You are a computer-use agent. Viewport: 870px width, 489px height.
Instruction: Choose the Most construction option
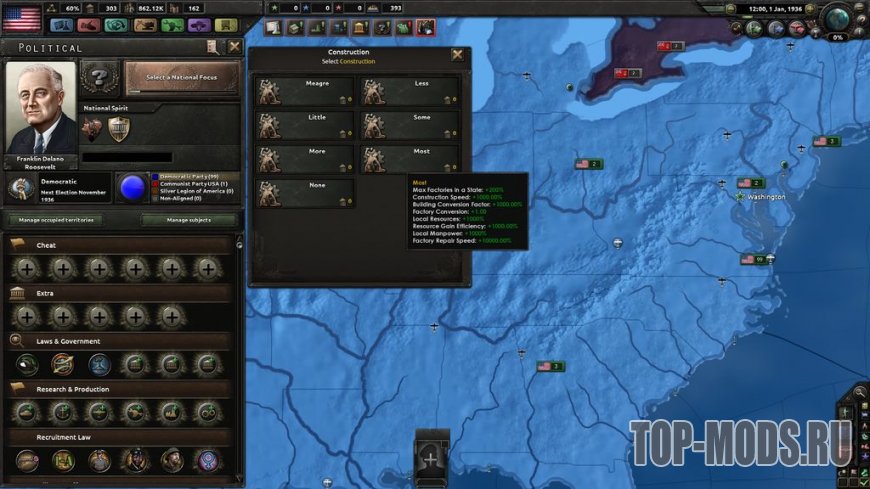(x=410, y=159)
